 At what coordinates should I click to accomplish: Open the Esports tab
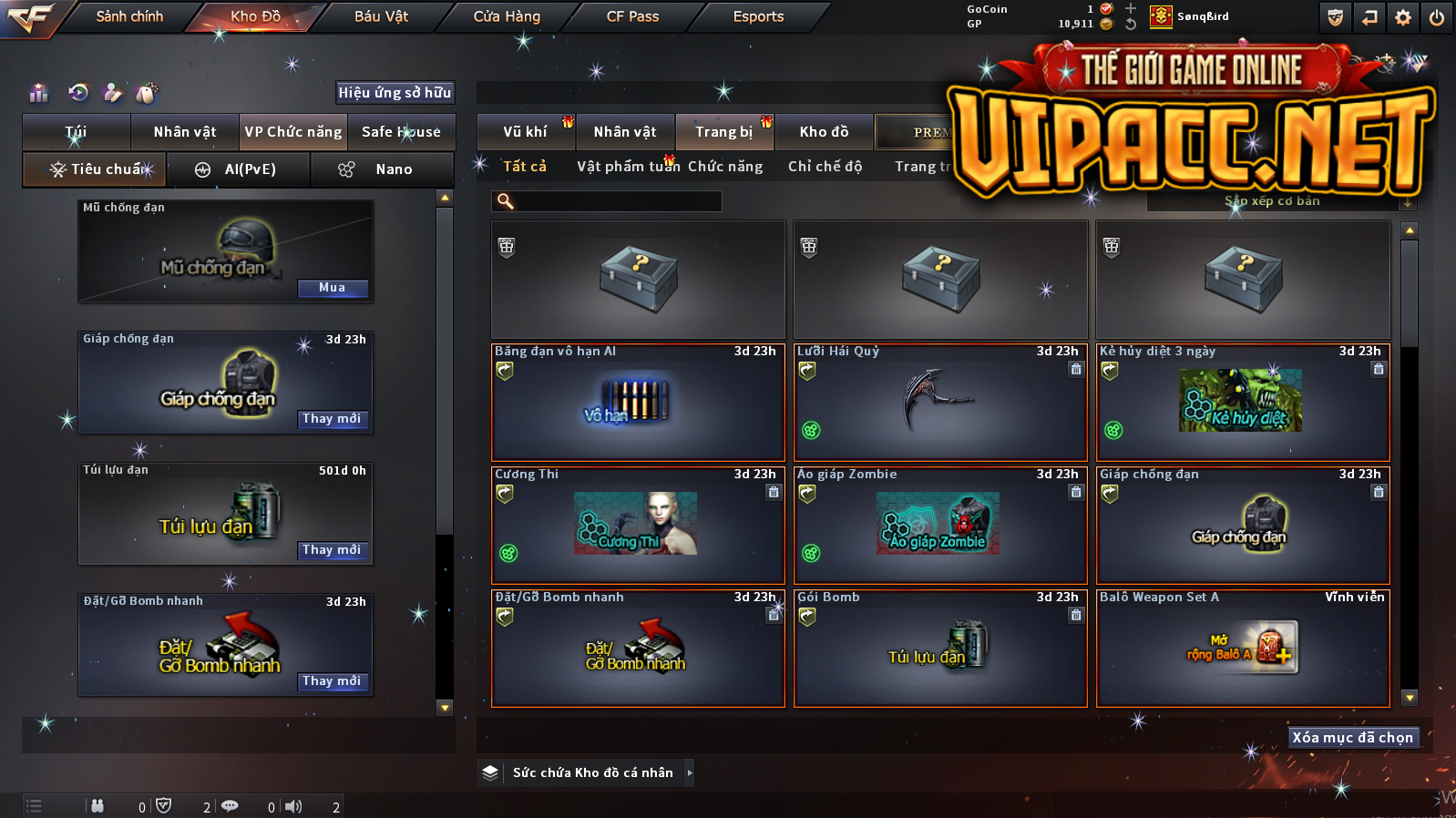[x=758, y=16]
